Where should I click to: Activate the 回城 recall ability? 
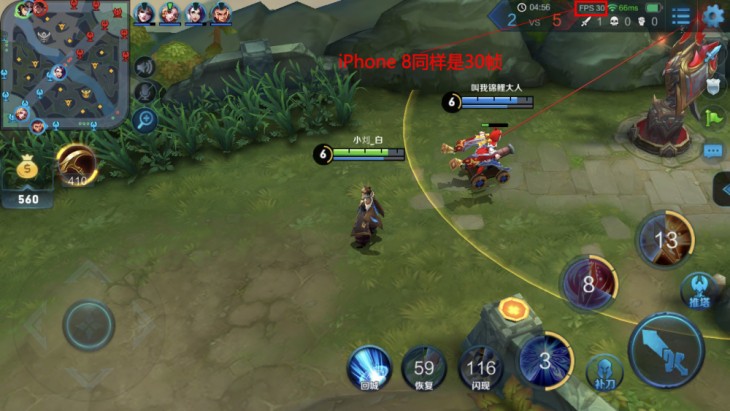[369, 367]
